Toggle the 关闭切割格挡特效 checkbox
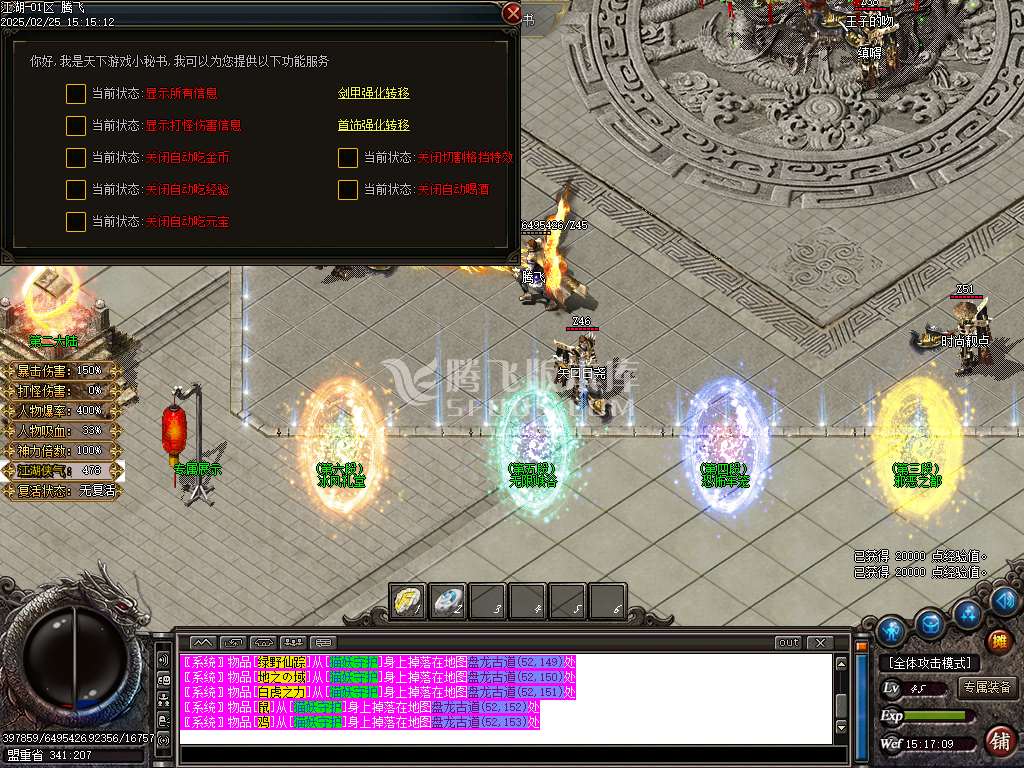The height and width of the screenshot is (768, 1024). (x=348, y=158)
